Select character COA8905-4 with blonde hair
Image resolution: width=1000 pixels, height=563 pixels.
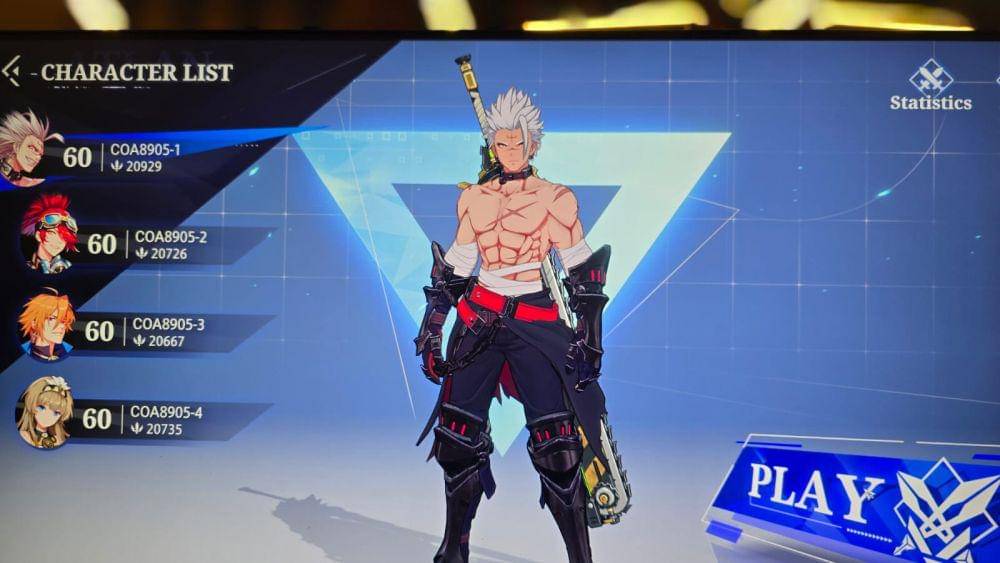[x=140, y=419]
